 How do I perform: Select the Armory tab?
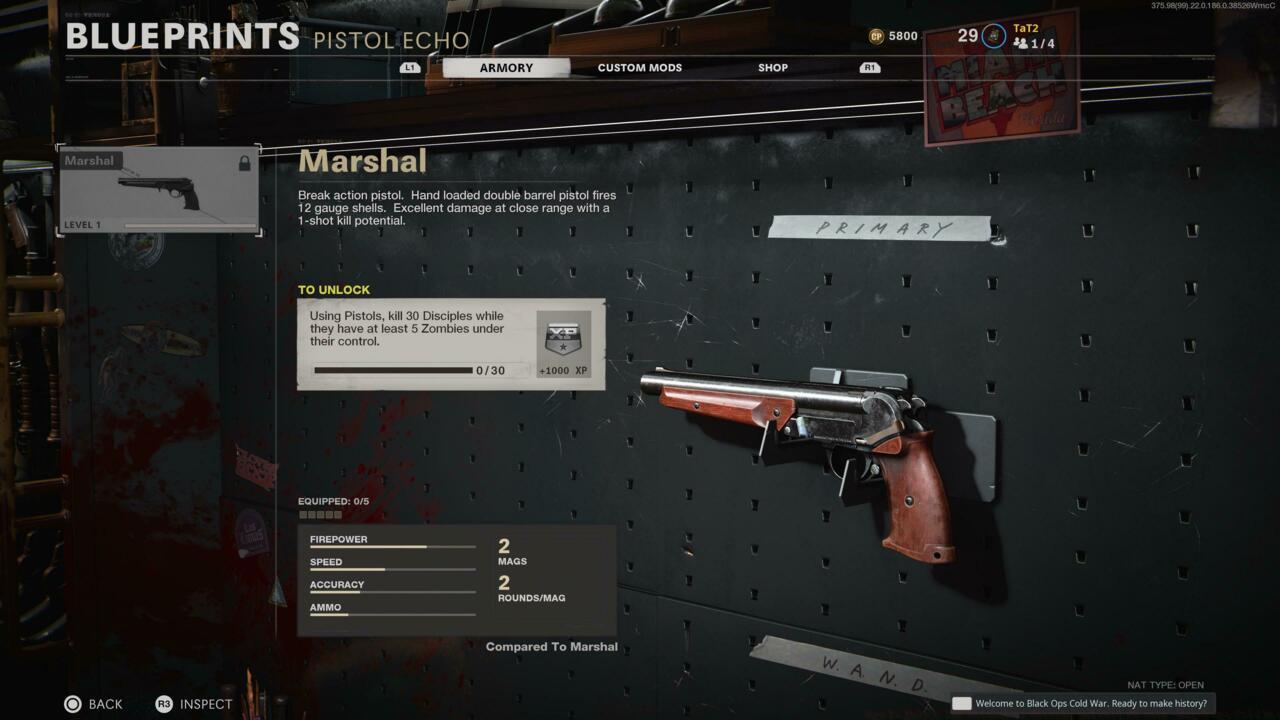pyautogui.click(x=507, y=67)
